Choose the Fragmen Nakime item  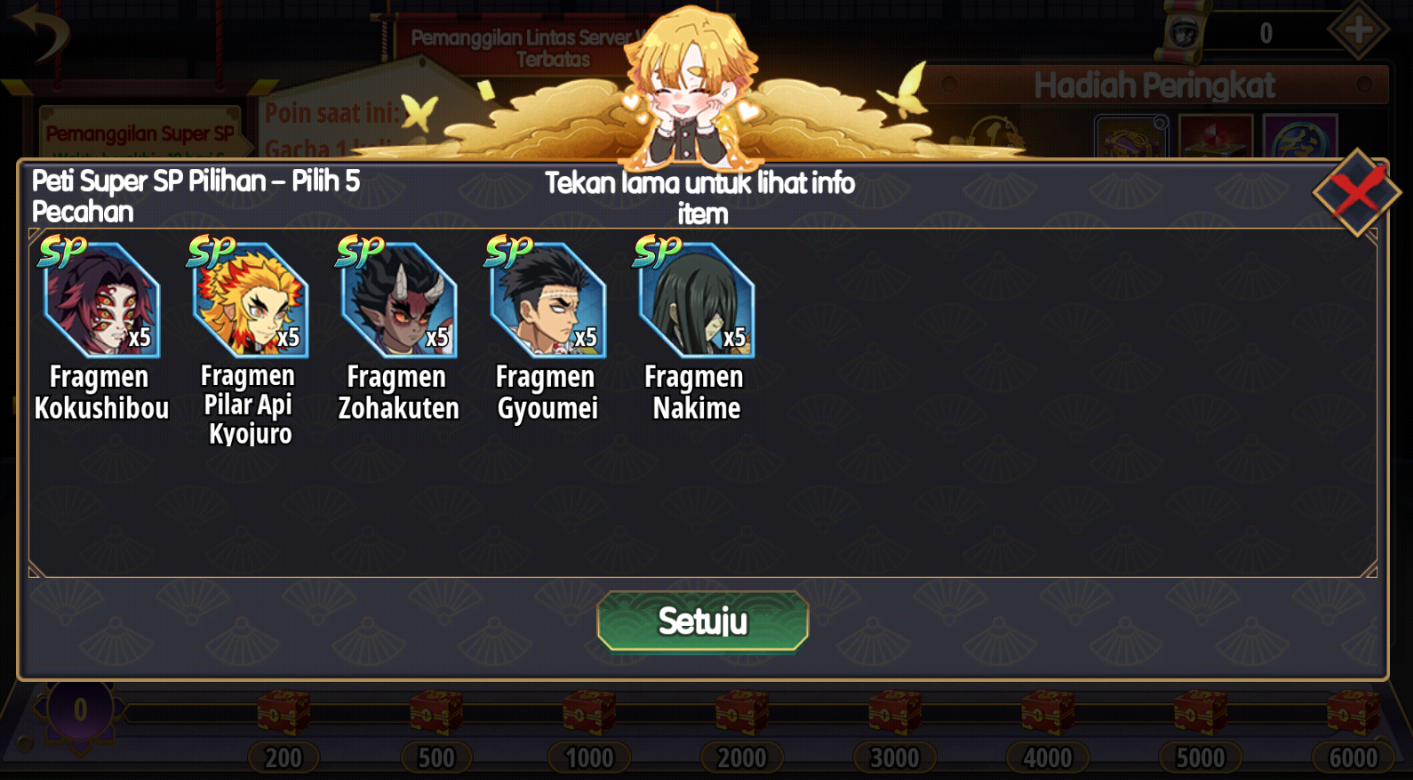click(696, 300)
